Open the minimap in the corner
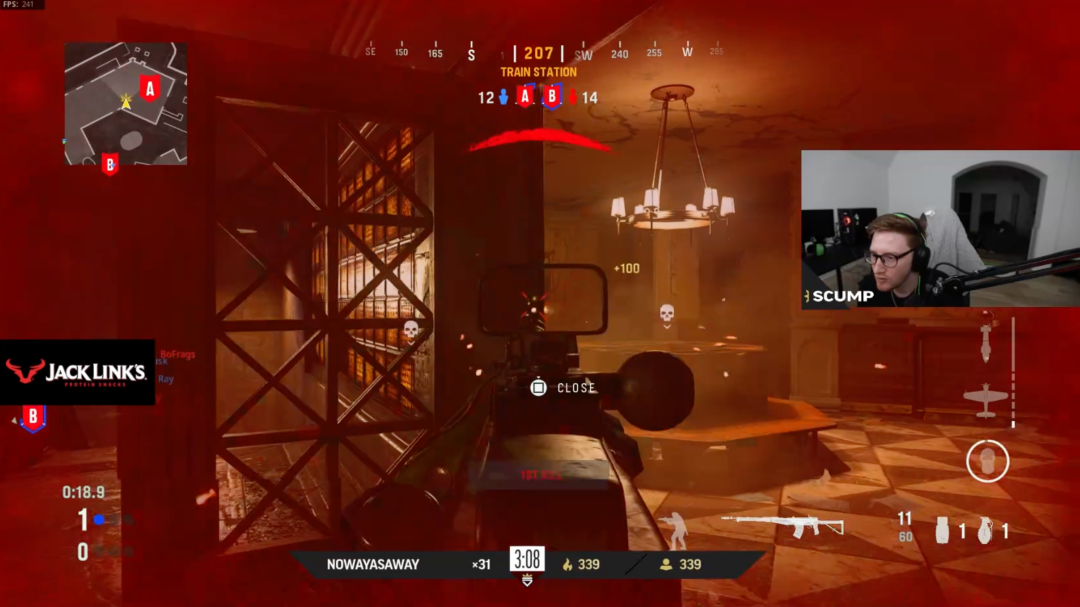1080x607 pixels. (x=126, y=103)
